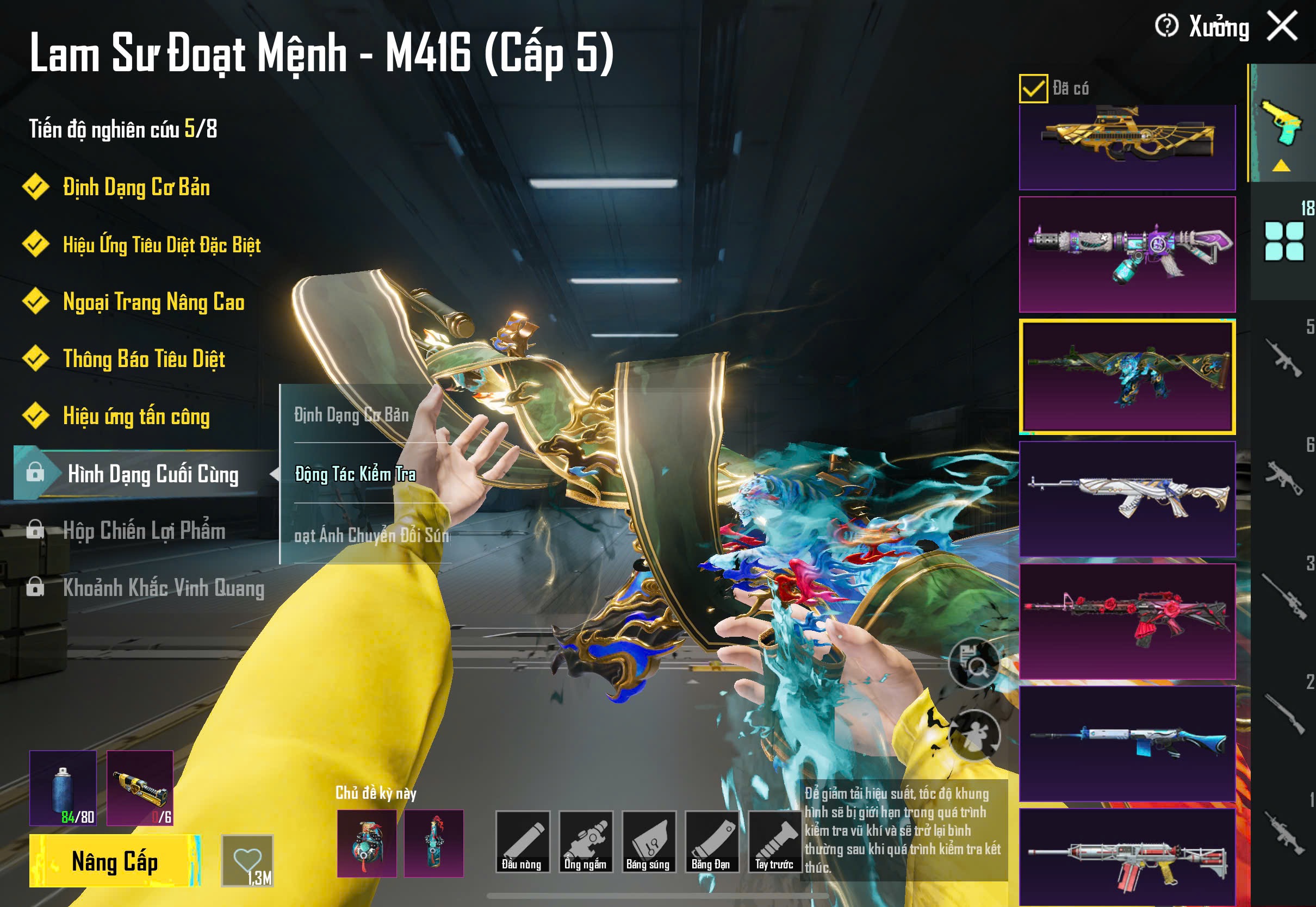Open the magnifier weapon inspect button
This screenshot has height=907, width=1316.
click(974, 663)
